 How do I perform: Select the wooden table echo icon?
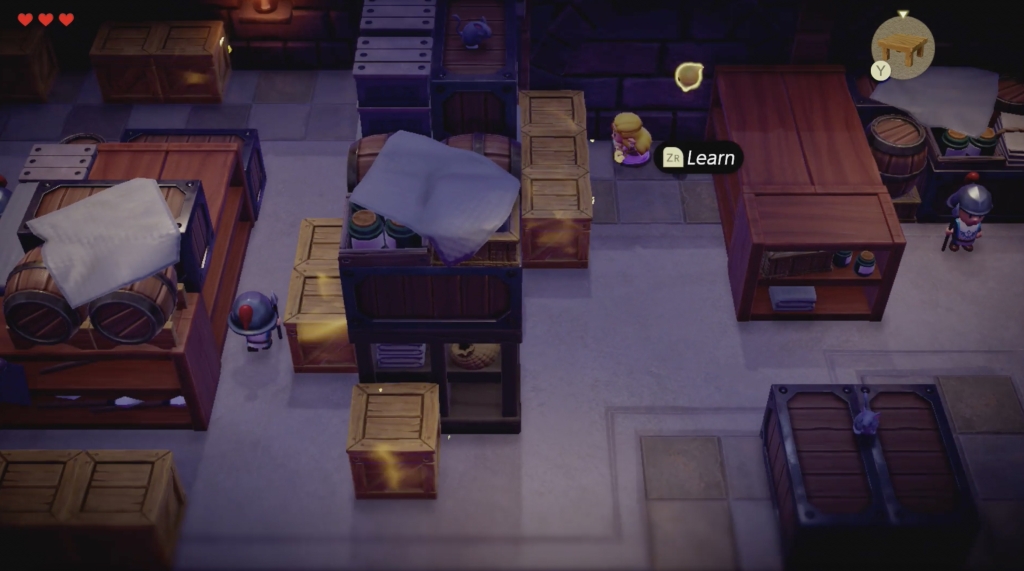tap(903, 47)
